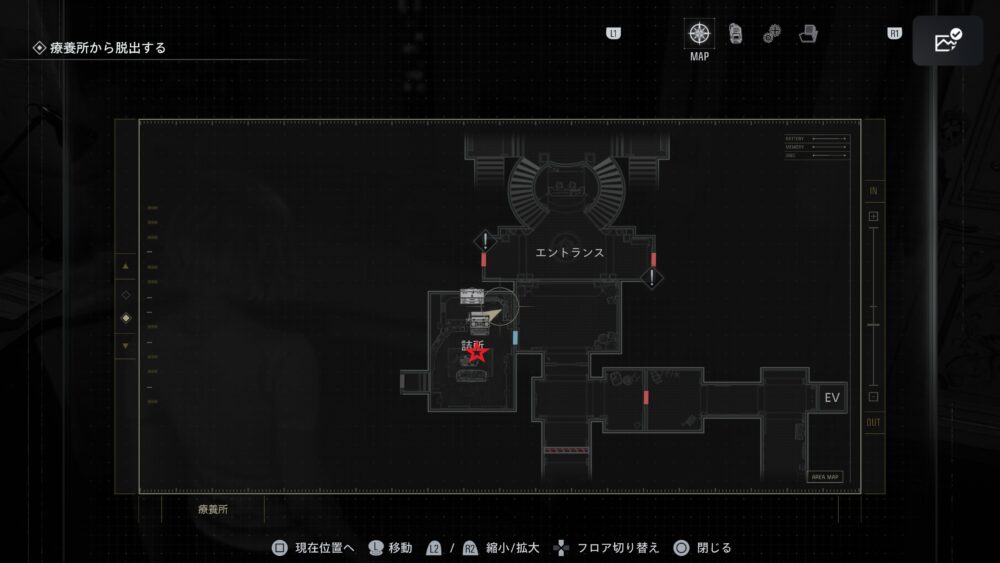
Task: Switch to the gears crafting tab
Action: coord(772,34)
